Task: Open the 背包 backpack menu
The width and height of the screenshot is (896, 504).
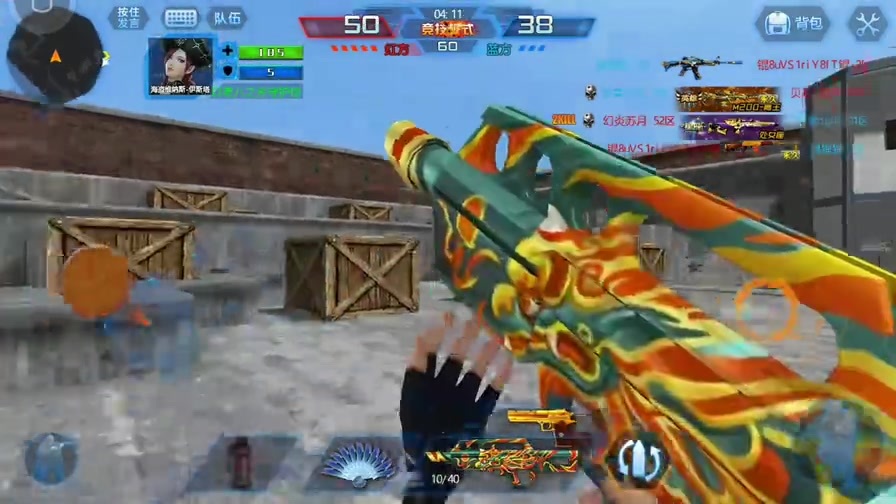Action: point(793,23)
